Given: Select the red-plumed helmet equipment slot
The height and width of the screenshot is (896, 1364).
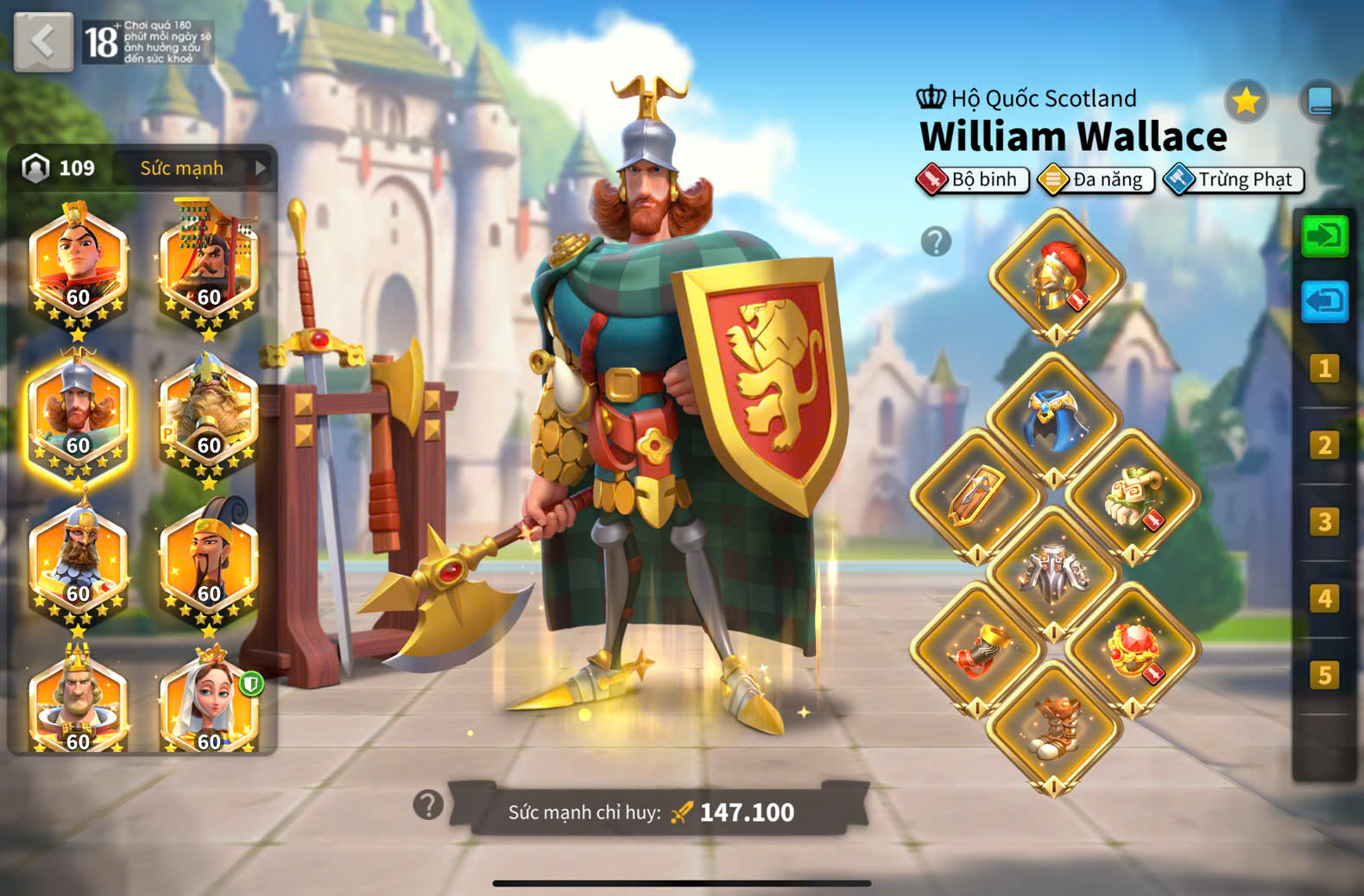Looking at the screenshot, I should click(x=1056, y=276).
